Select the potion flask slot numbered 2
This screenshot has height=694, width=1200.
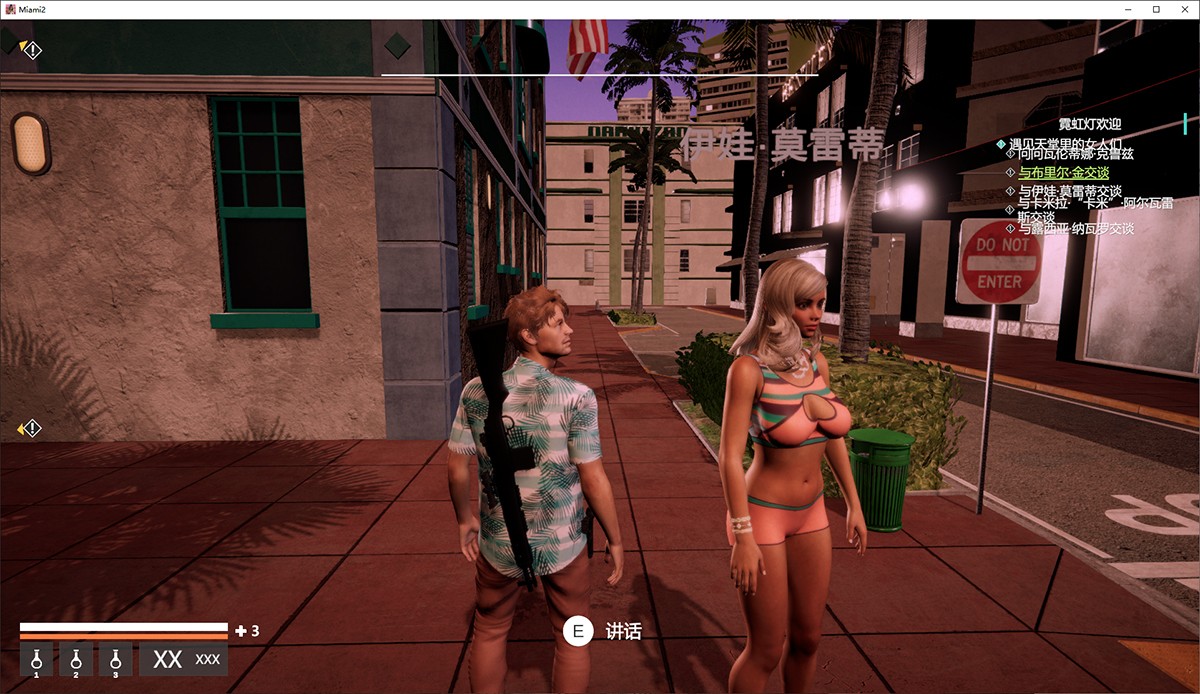click(76, 660)
